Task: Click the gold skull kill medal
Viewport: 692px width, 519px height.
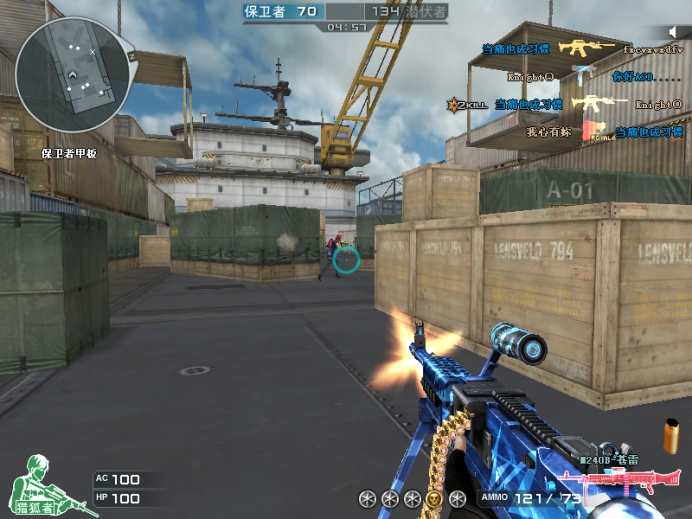Action: click(433, 498)
